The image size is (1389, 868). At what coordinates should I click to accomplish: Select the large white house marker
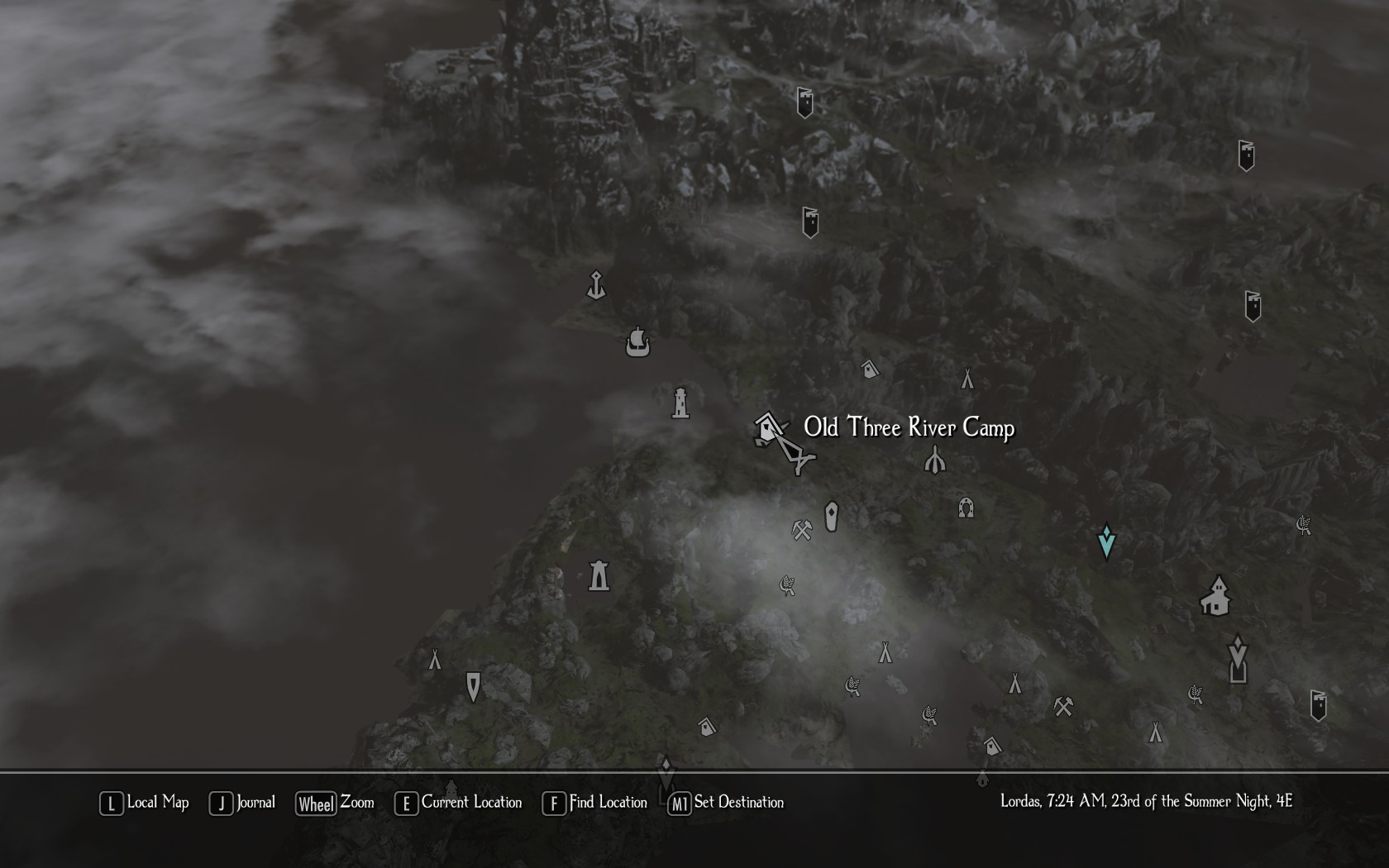tap(1215, 597)
